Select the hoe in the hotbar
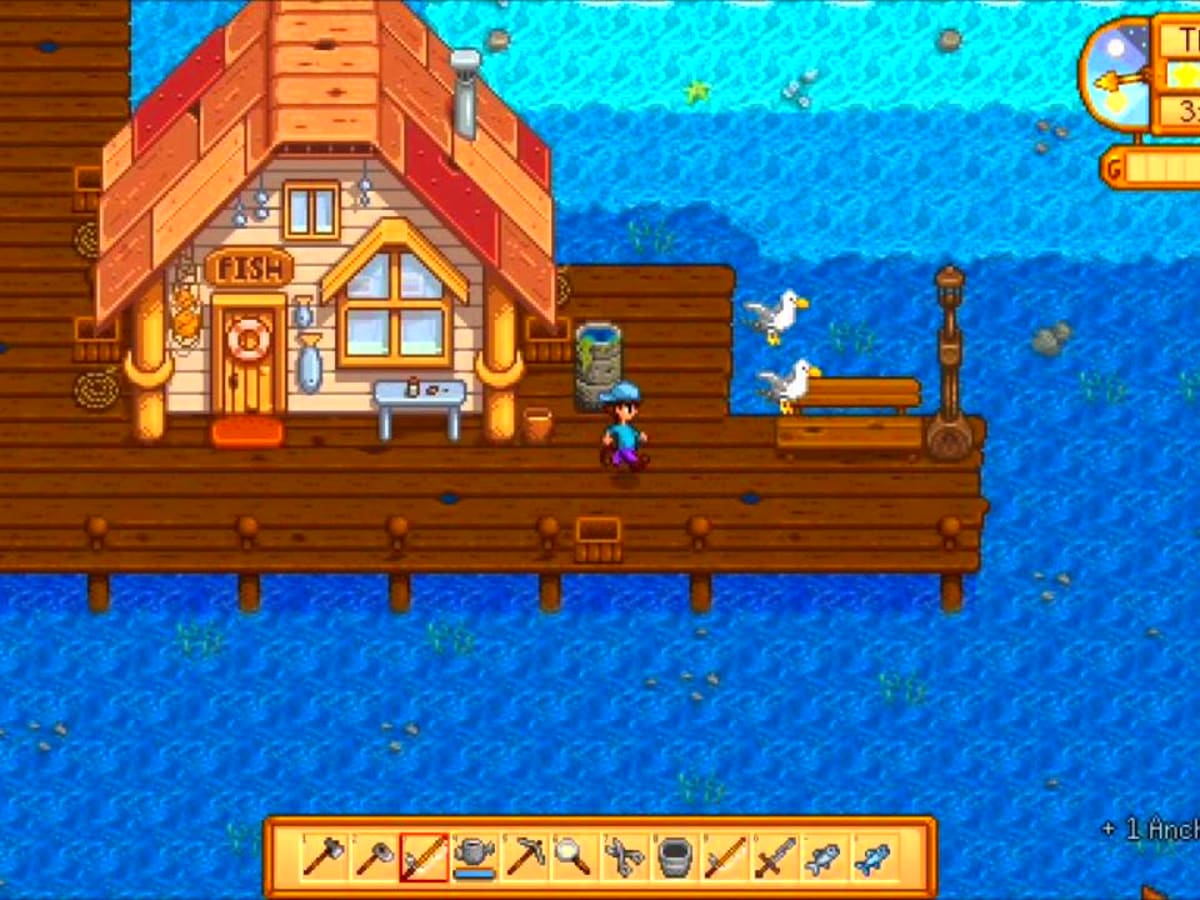This screenshot has width=1200, height=900. point(374,857)
